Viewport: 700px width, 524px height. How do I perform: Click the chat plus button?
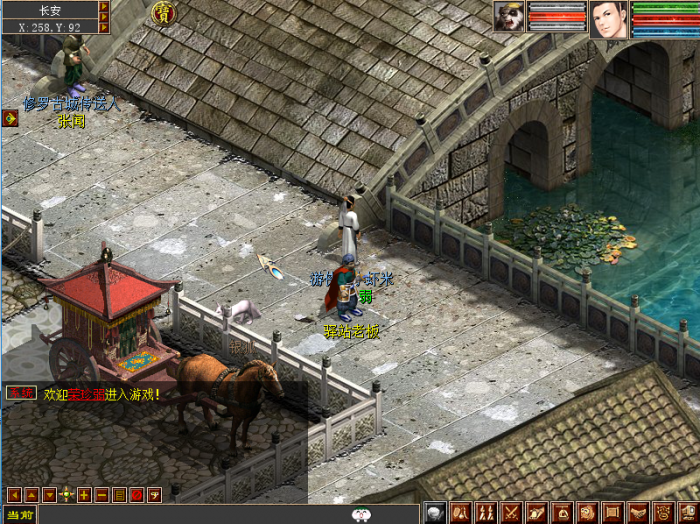[x=84, y=494]
